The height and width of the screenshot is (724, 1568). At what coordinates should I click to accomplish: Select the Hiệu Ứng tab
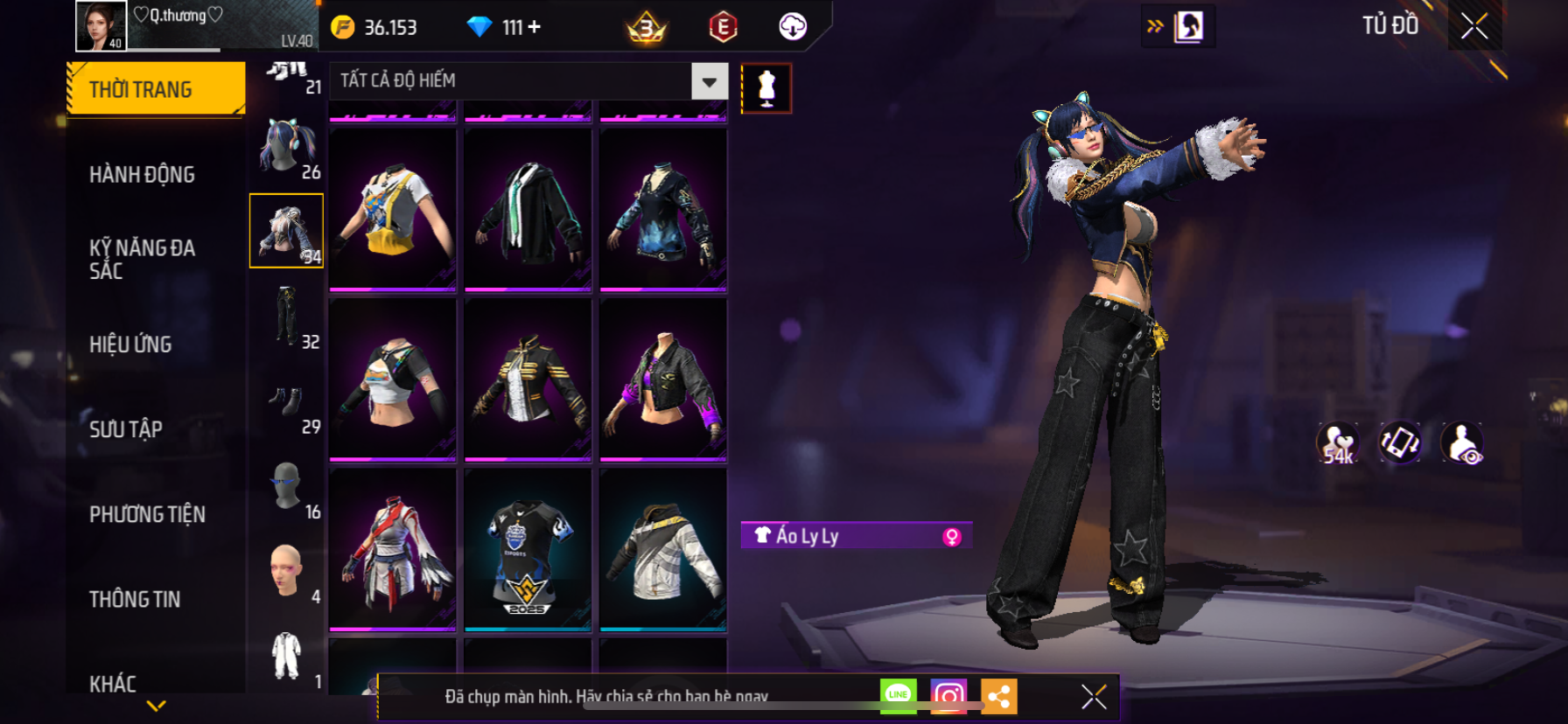[130, 345]
